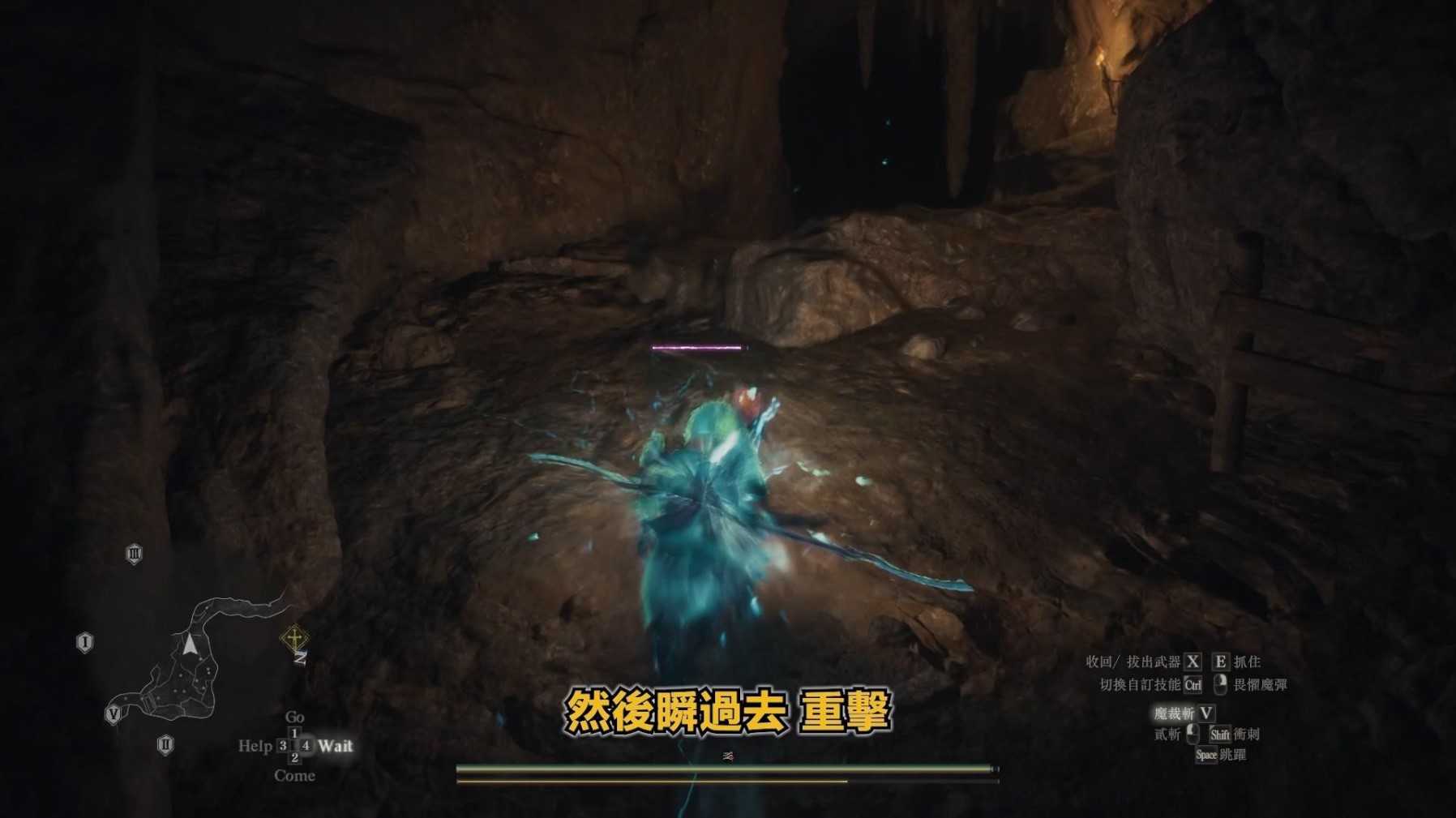The height and width of the screenshot is (818, 1456).
Task: Select zone marker I on the minimap
Action: pyautogui.click(x=84, y=640)
